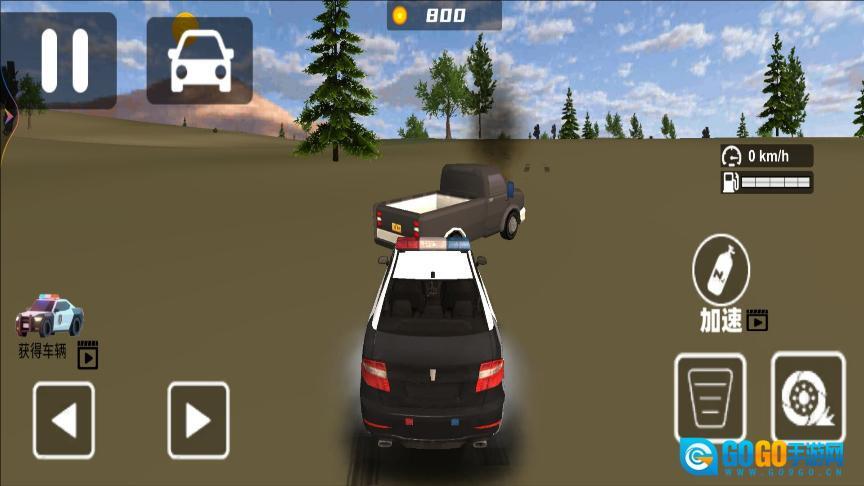Screen dimensions: 864x486
Task: Activate the nitro boost bottle
Action: (721, 268)
